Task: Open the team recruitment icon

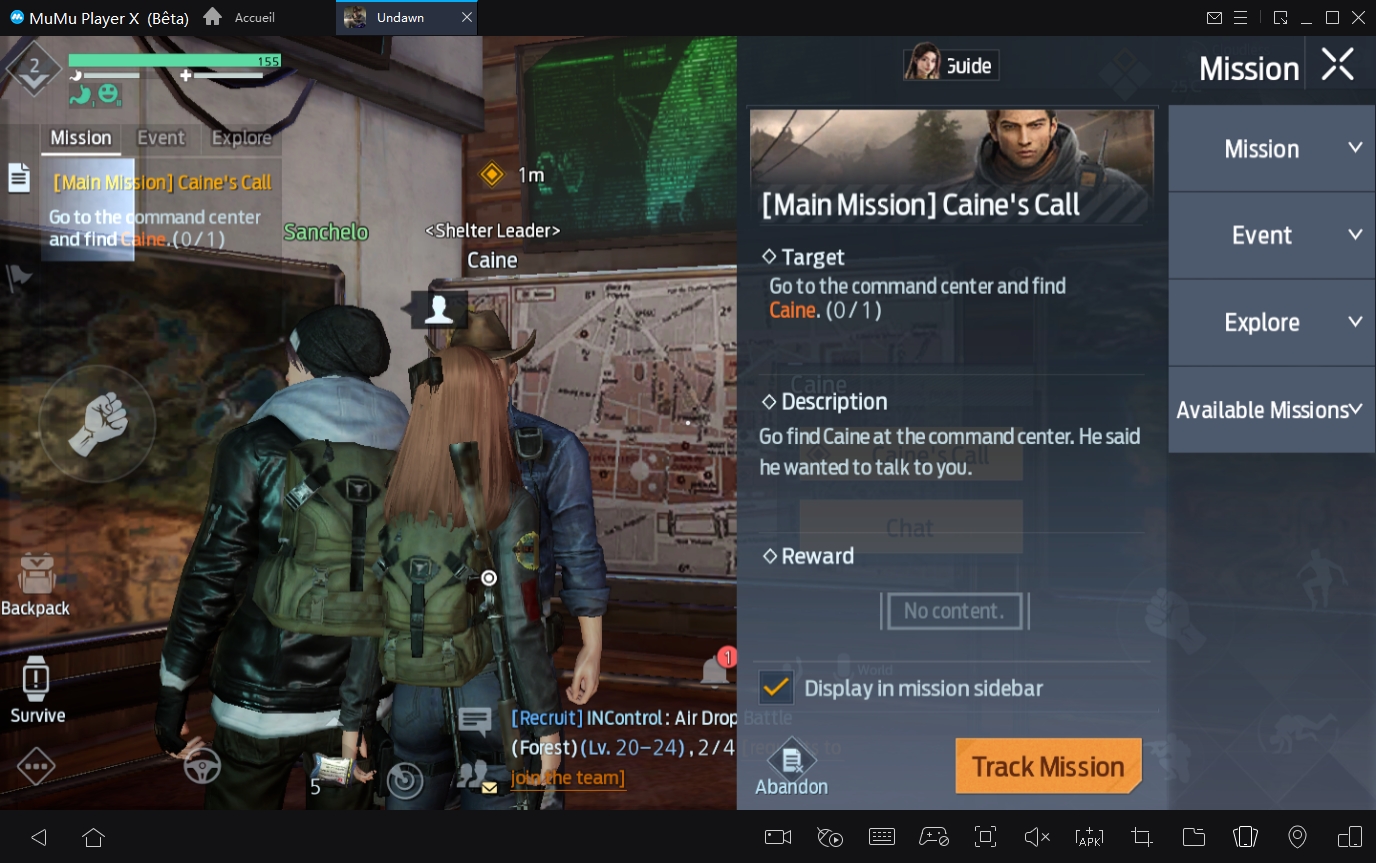Action: click(470, 773)
